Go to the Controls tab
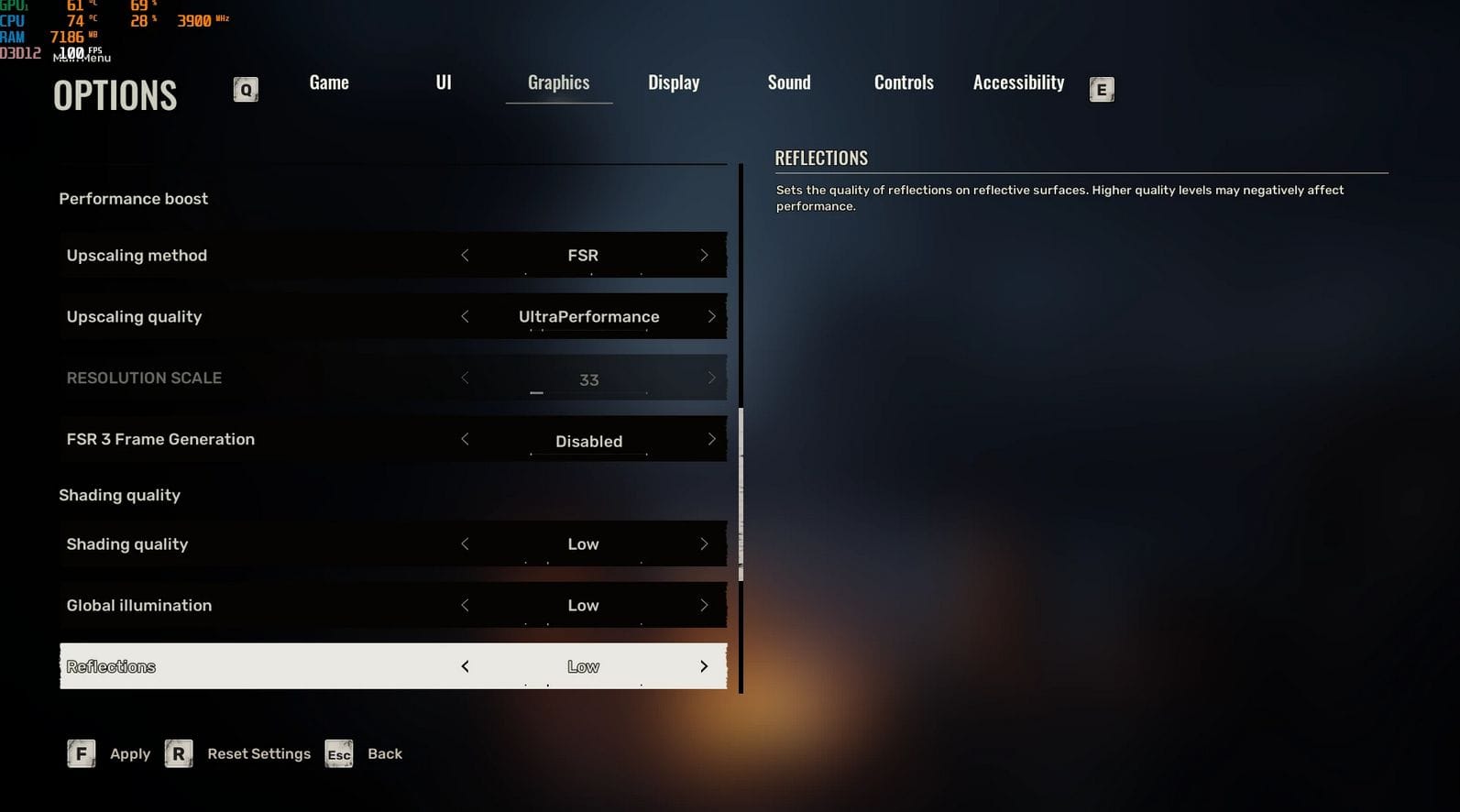Image resolution: width=1460 pixels, height=812 pixels. pyautogui.click(x=904, y=82)
